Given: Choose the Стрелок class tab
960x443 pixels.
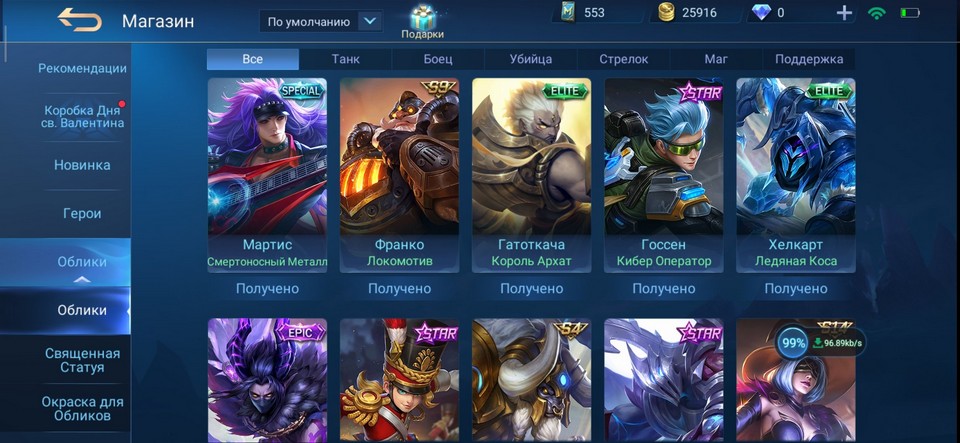Looking at the screenshot, I should pyautogui.click(x=624, y=59).
